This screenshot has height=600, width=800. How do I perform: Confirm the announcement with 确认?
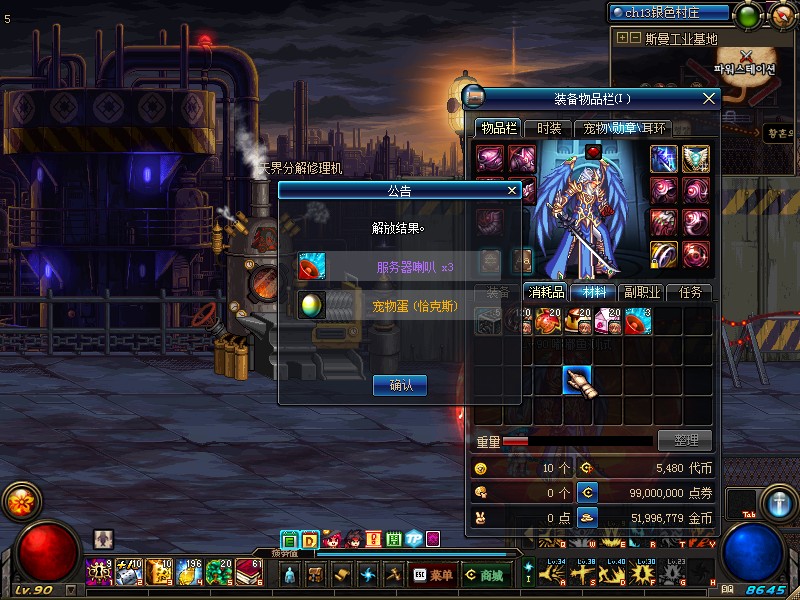(x=400, y=385)
